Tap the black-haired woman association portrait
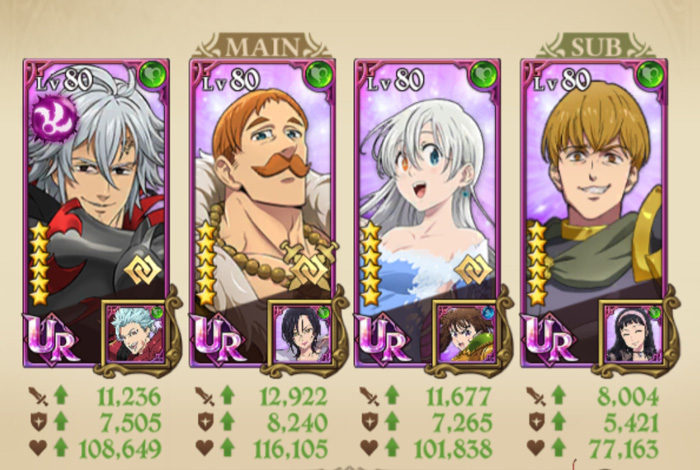700x470 pixels. tap(300, 334)
